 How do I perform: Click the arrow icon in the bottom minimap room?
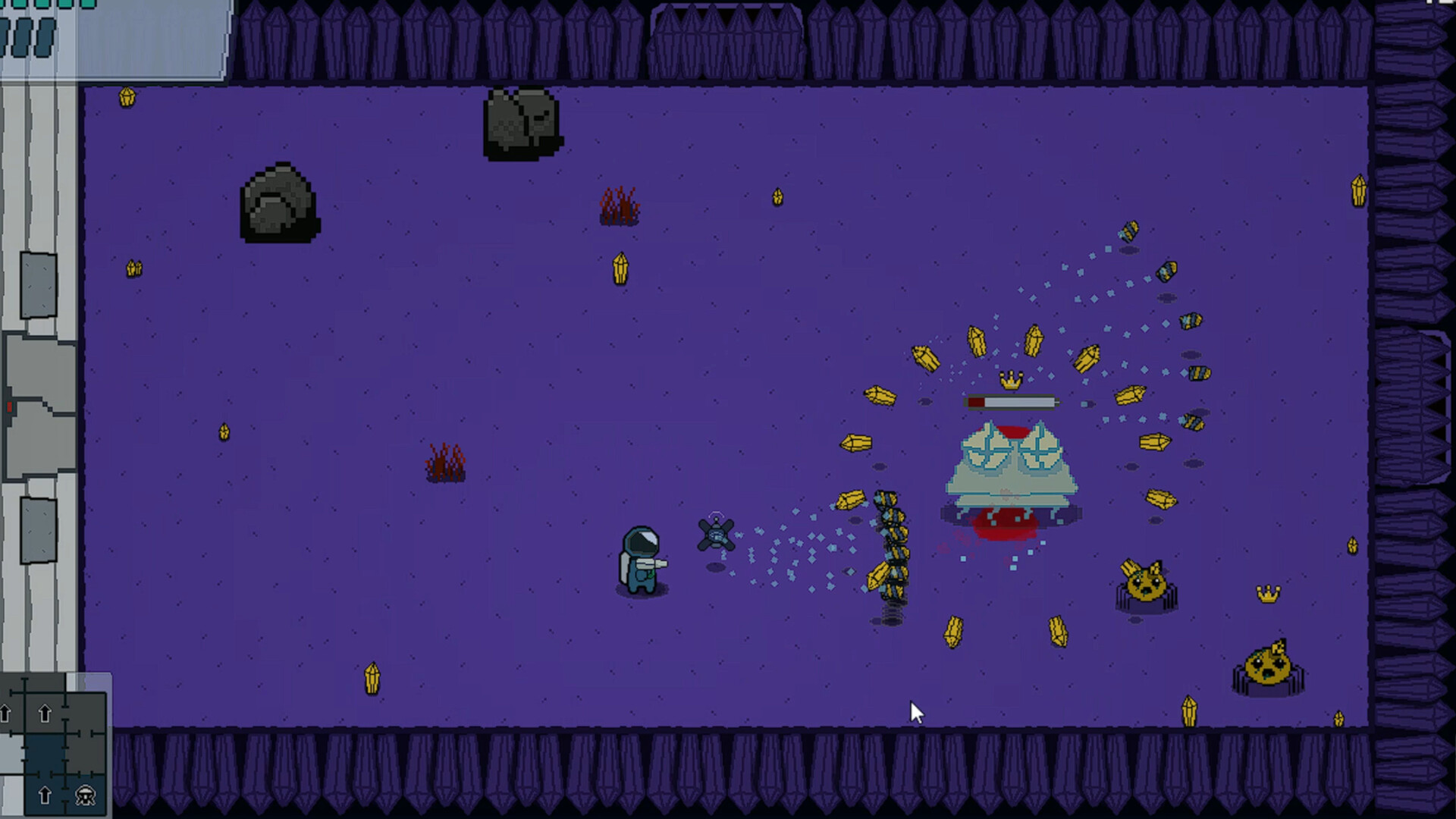[x=45, y=795]
